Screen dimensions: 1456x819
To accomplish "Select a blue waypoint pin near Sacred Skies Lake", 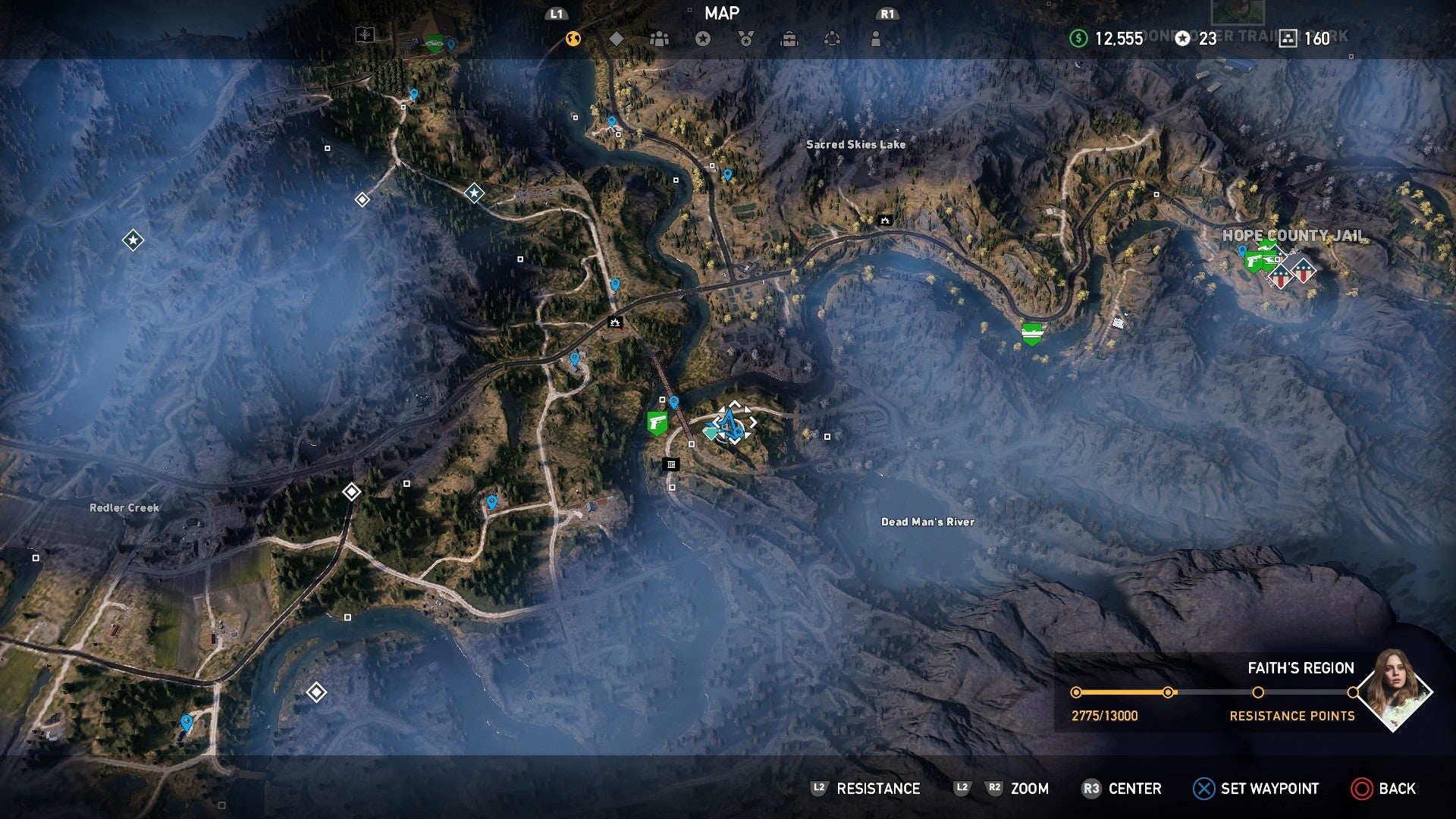I will click(x=727, y=174).
